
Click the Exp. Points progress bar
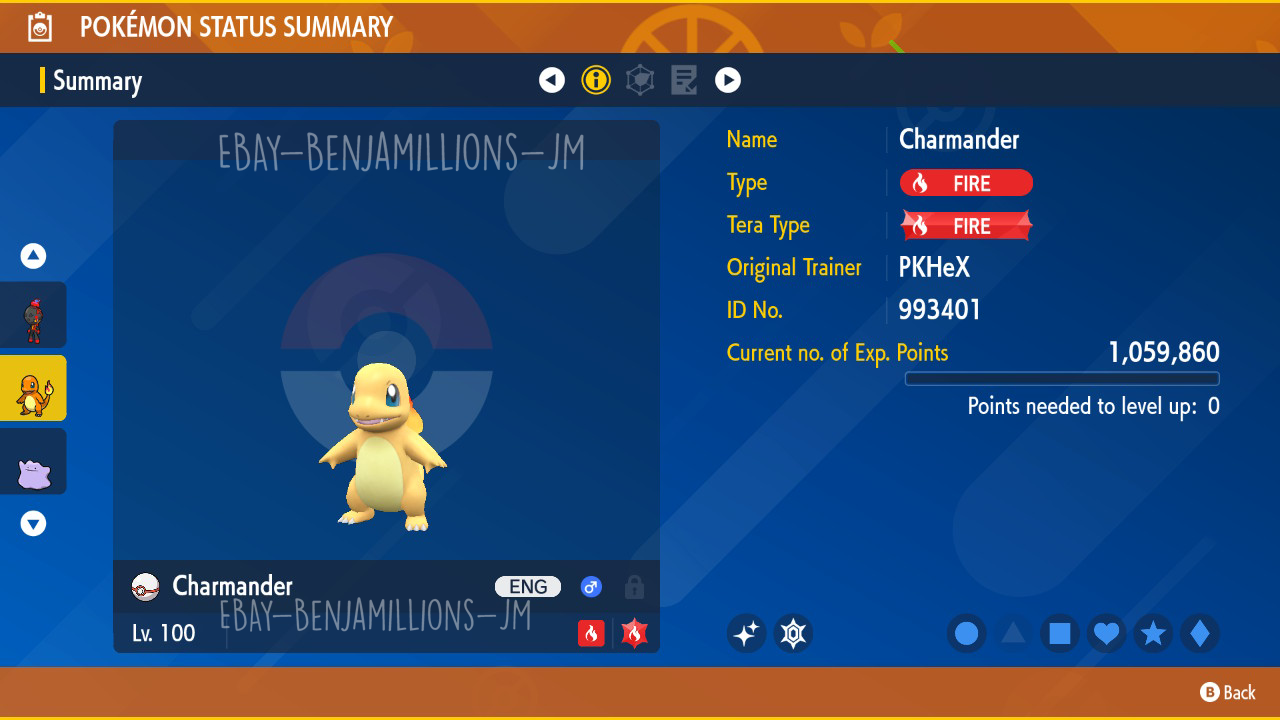pyautogui.click(x=1062, y=378)
